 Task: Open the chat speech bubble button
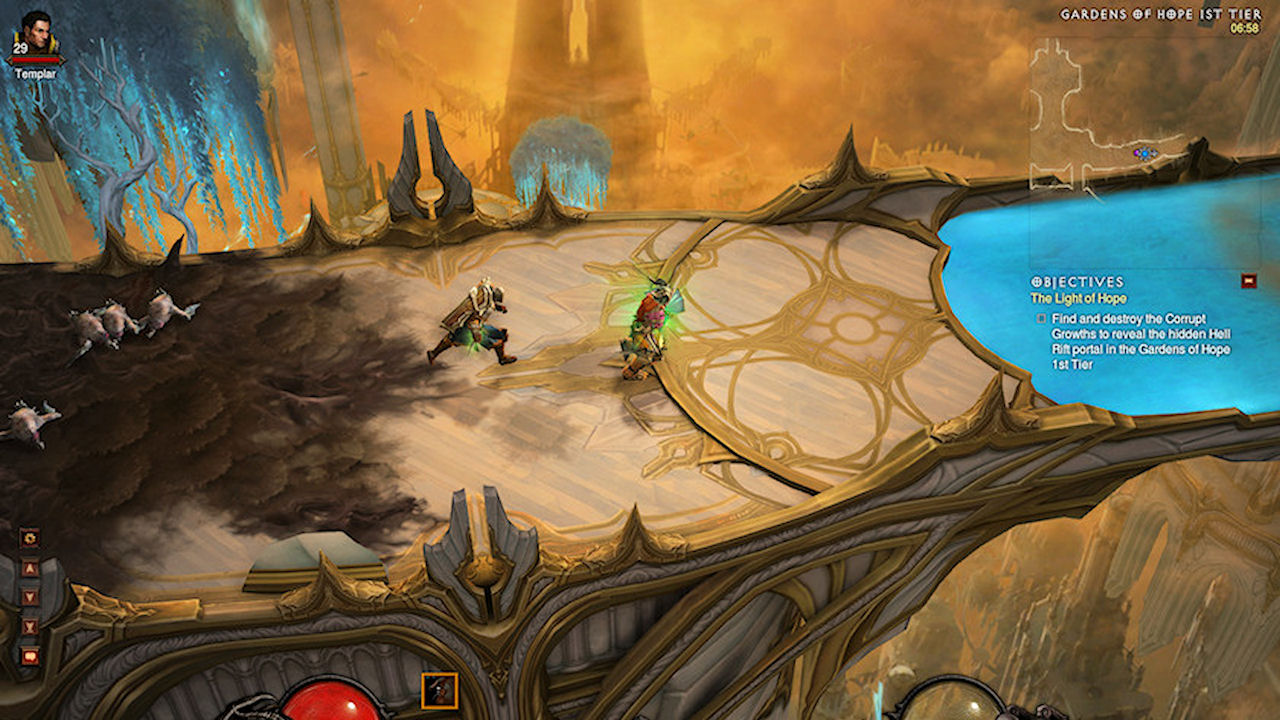[x=29, y=656]
